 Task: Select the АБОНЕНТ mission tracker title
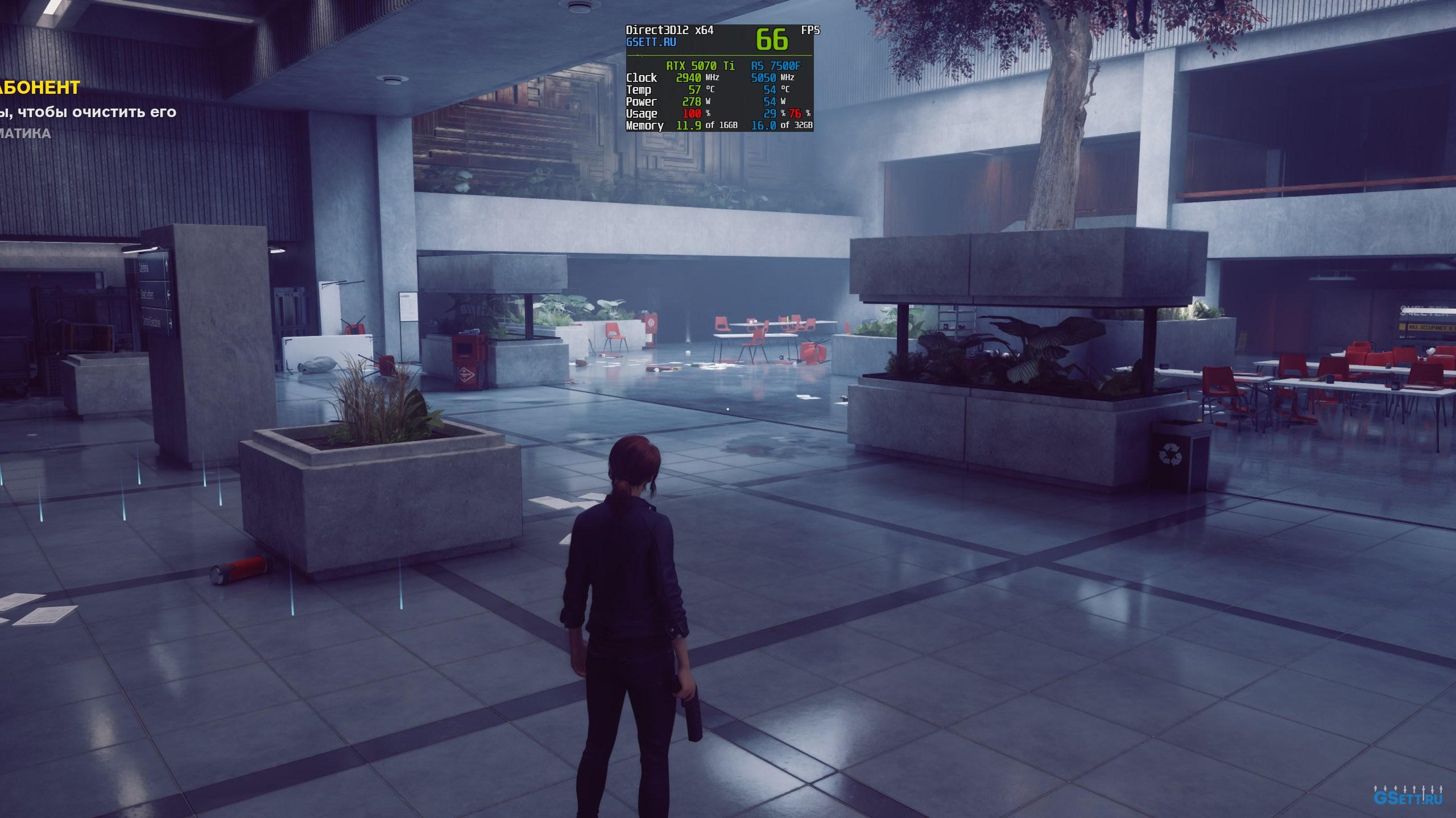pos(40,88)
